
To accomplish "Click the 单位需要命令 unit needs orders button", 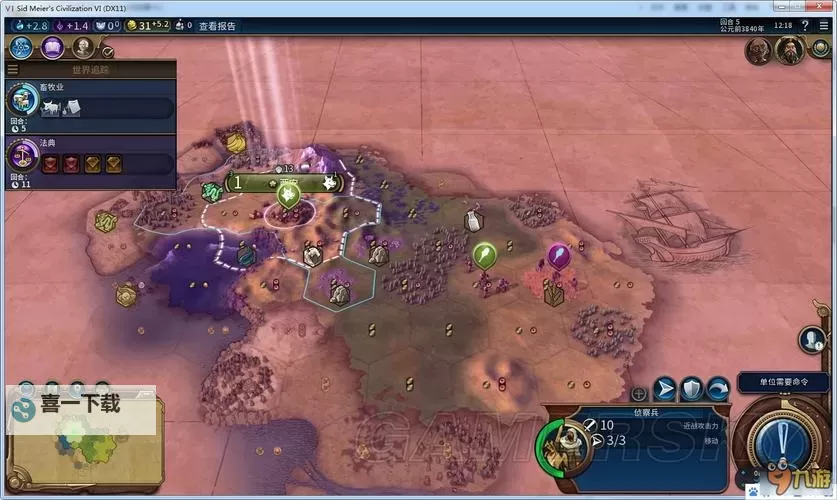I will [x=784, y=383].
